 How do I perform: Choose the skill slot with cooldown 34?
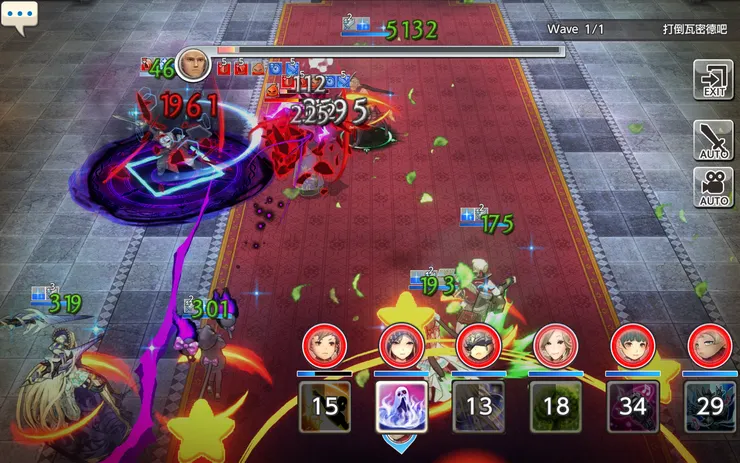pos(632,406)
